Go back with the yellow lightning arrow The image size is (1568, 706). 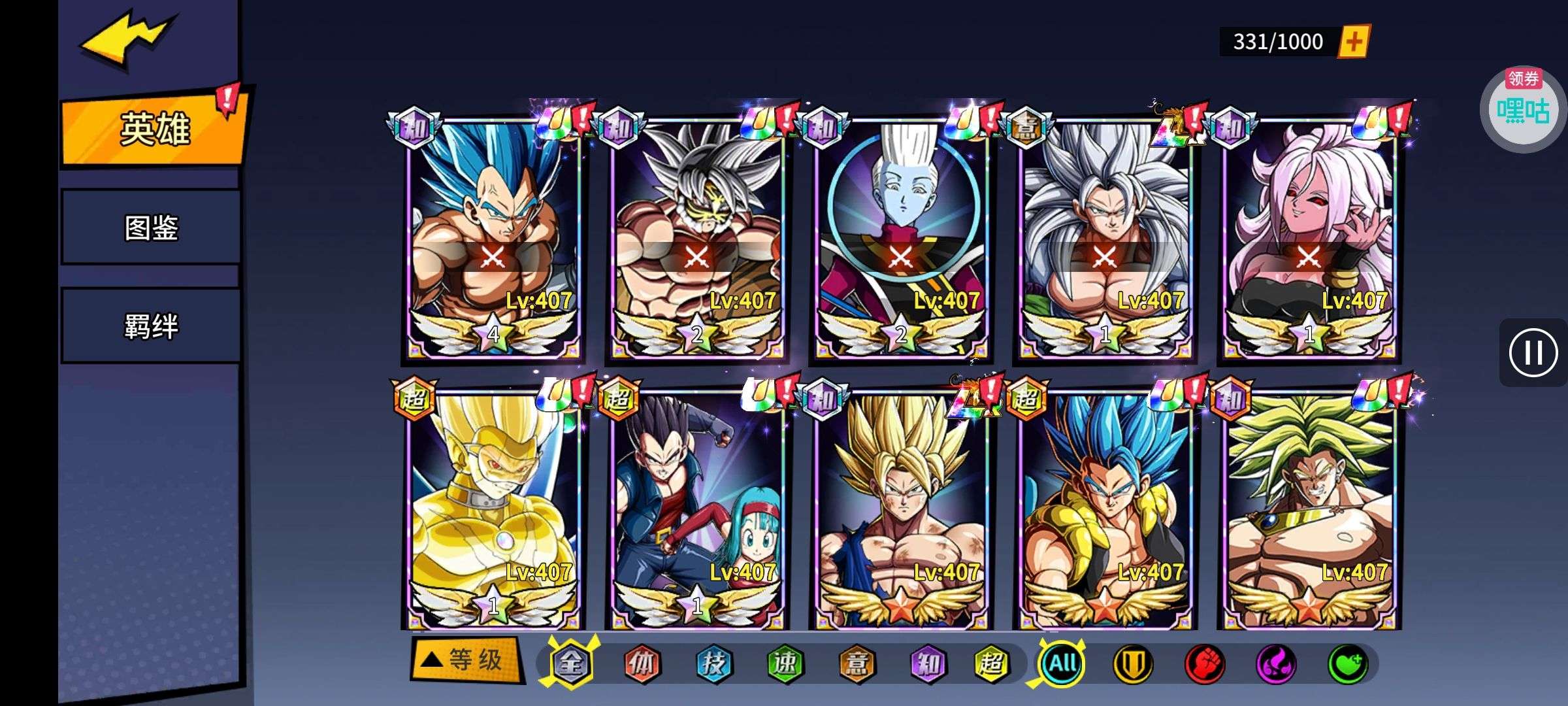click(127, 39)
